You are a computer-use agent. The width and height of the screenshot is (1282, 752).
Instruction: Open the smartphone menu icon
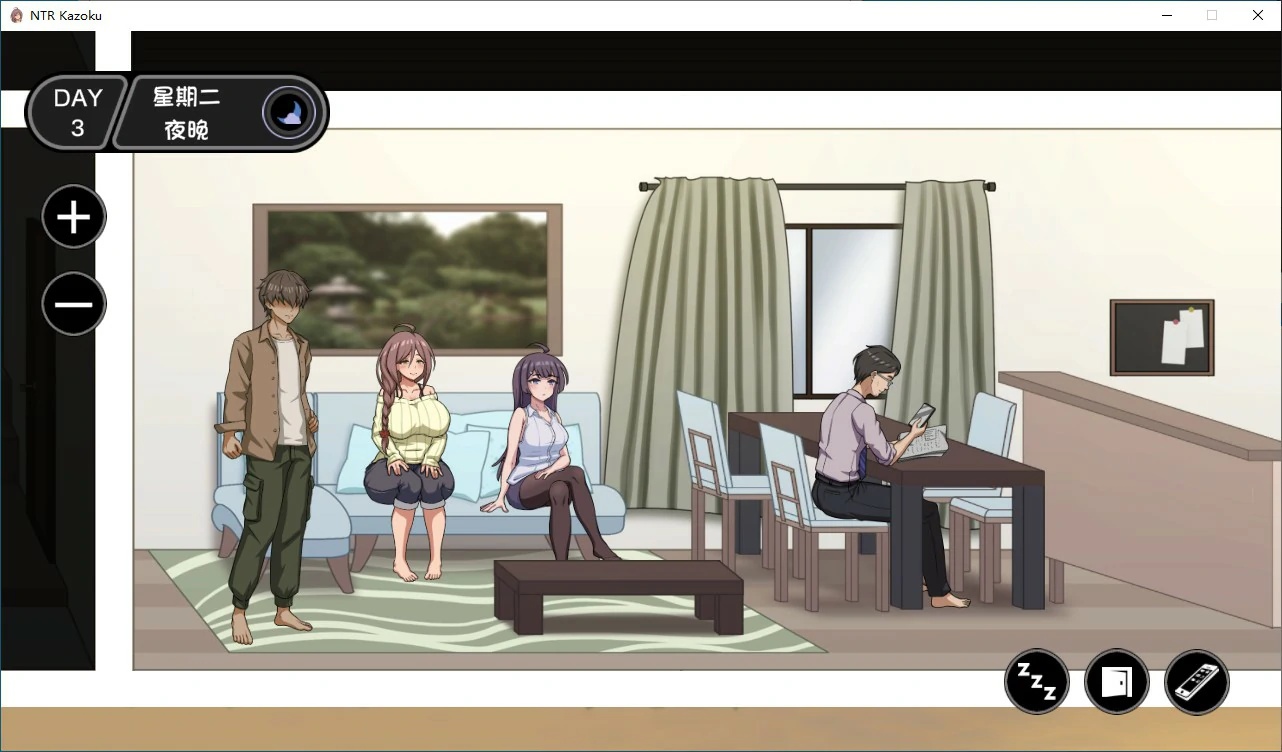[1197, 682]
